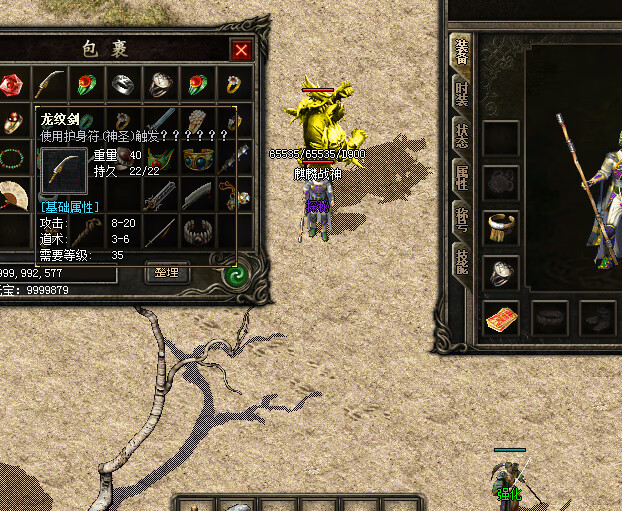
Task: Click the 整理 sort button
Action: (x=166, y=272)
